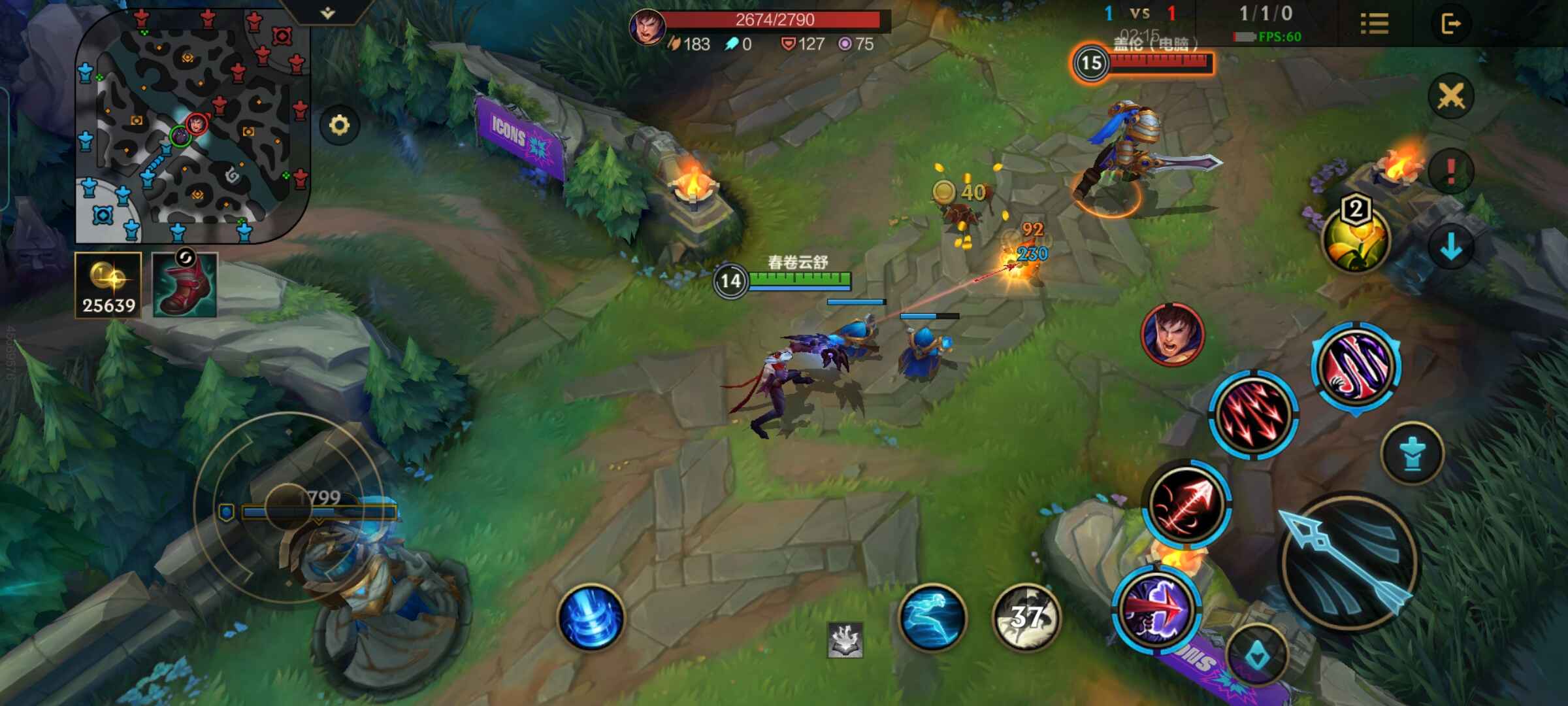Image resolution: width=1568 pixels, height=706 pixels.
Task: Cast the blue running-figure summoner spell
Action: point(932,617)
